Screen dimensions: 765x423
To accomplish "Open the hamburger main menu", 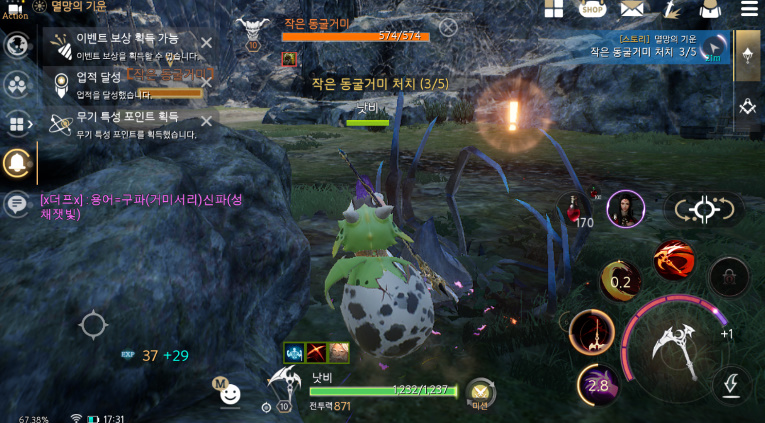I will click(x=749, y=10).
